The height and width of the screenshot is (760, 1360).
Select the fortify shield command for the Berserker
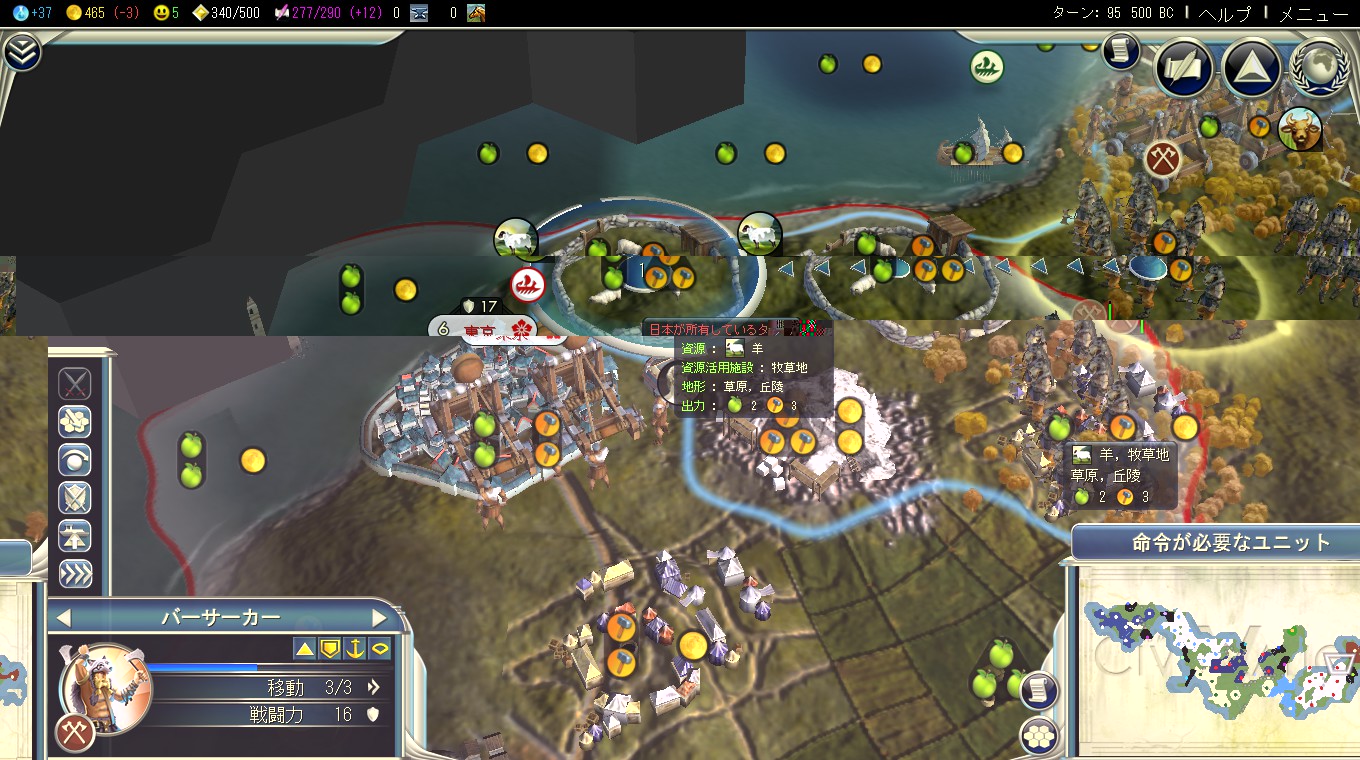(75, 497)
